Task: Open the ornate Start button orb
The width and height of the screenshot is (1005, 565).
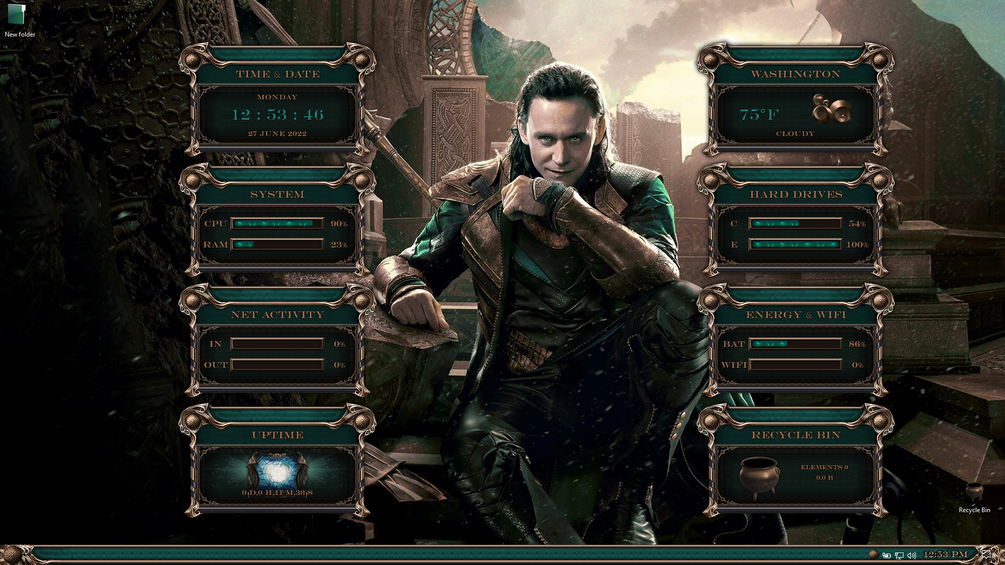Action: [13, 554]
